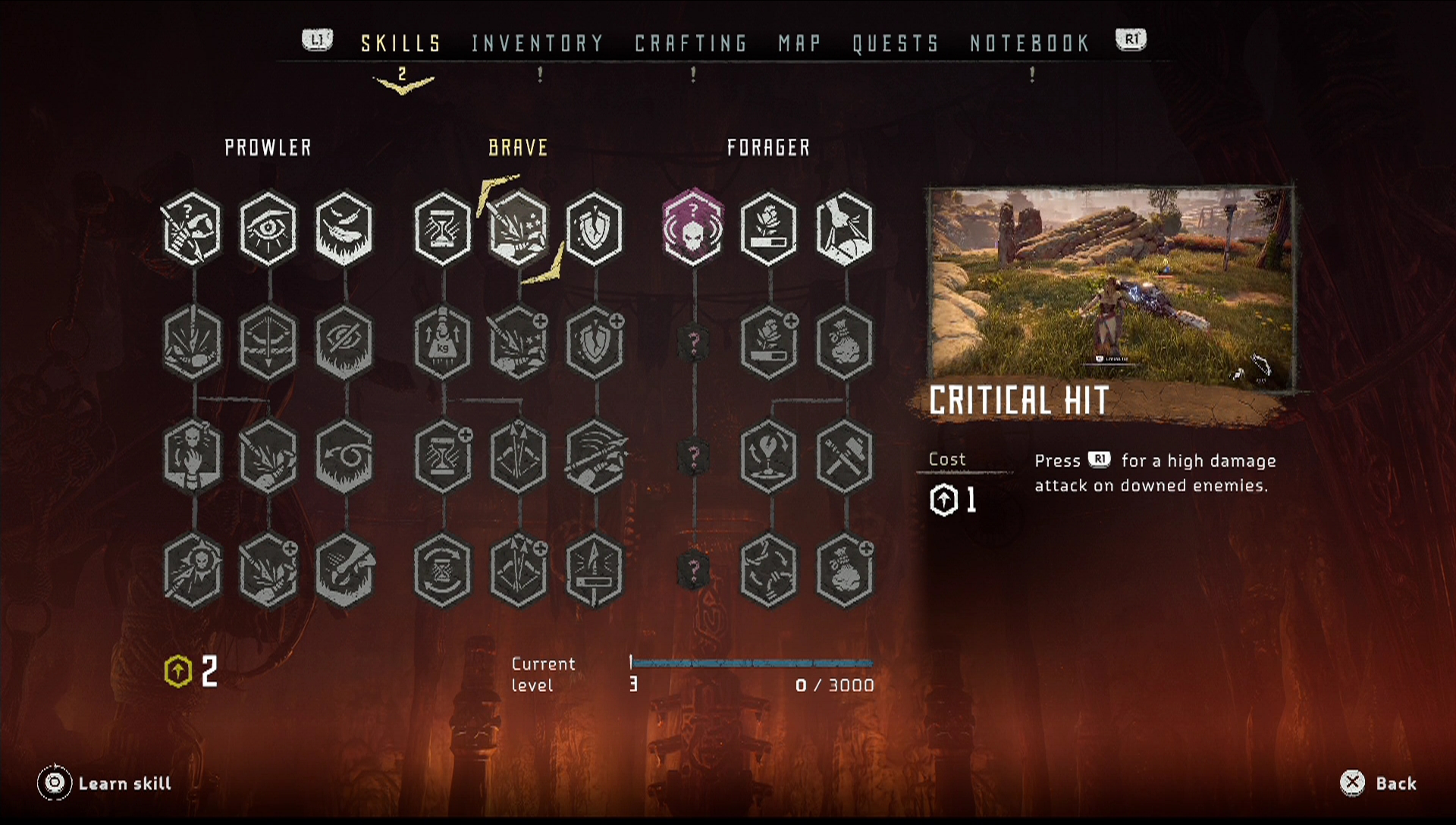
Task: Pick the eye skill under Prowler
Action: pos(268,228)
